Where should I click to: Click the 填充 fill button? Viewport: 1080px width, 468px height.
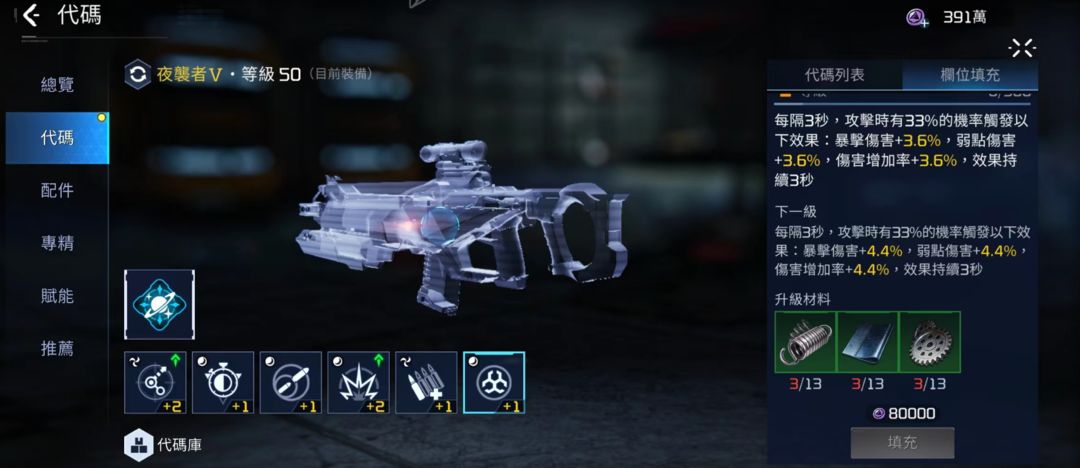point(902,442)
